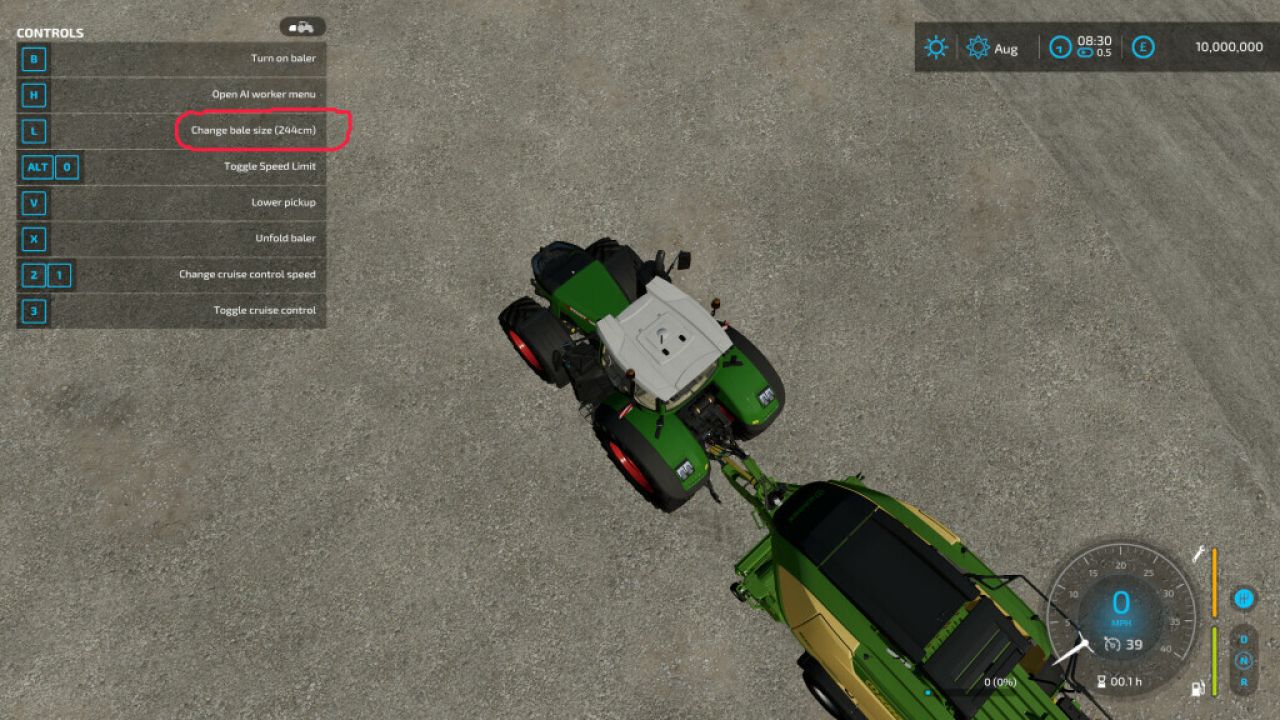Screen dimensions: 1280x720
Task: Click the August weather forecast icon
Action: click(977, 46)
